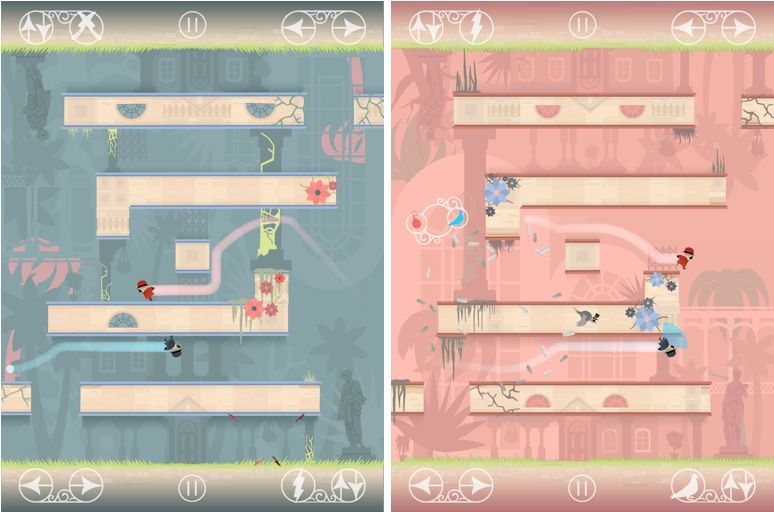Hit the jump button paired with the bird icon
The height and width of the screenshot is (512, 774).
(738, 486)
